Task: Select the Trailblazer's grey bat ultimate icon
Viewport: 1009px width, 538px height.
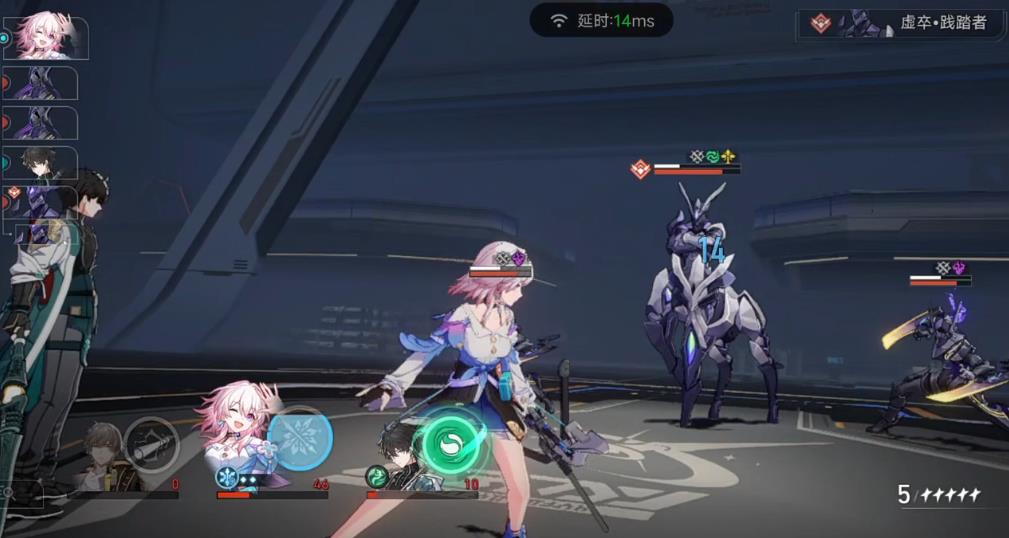Action: click(152, 443)
